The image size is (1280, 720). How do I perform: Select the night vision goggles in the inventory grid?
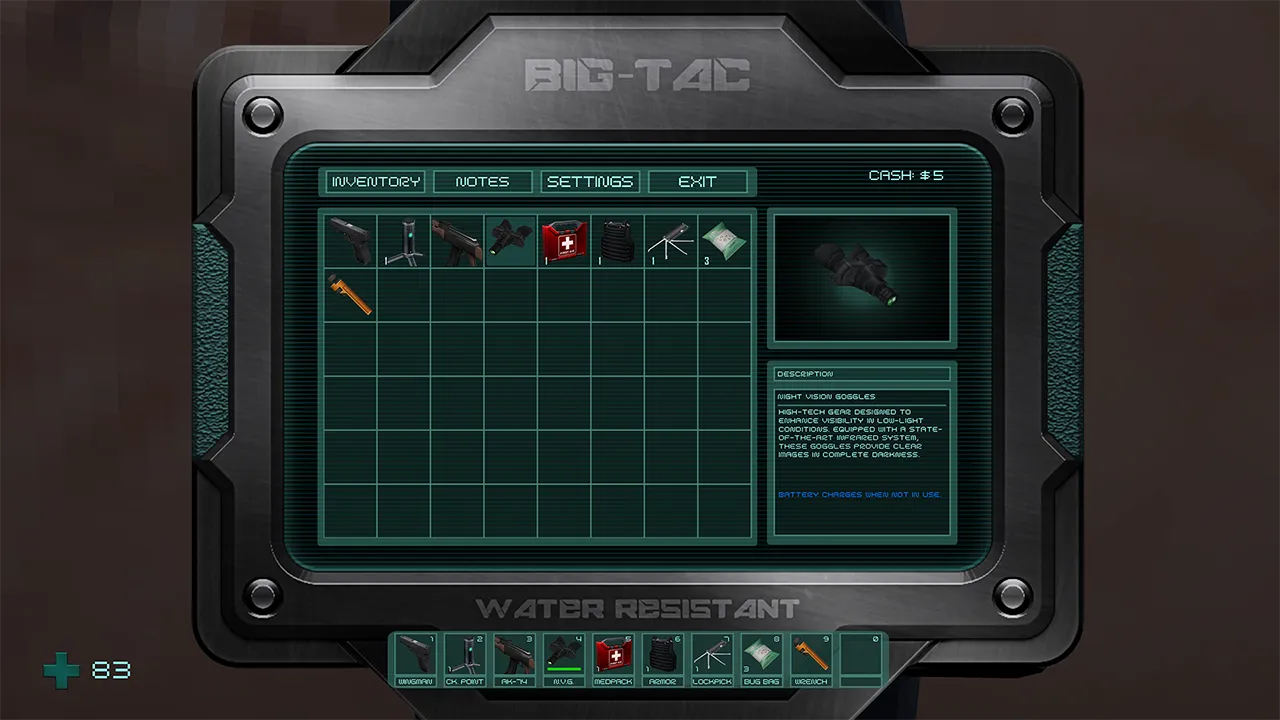tap(511, 241)
